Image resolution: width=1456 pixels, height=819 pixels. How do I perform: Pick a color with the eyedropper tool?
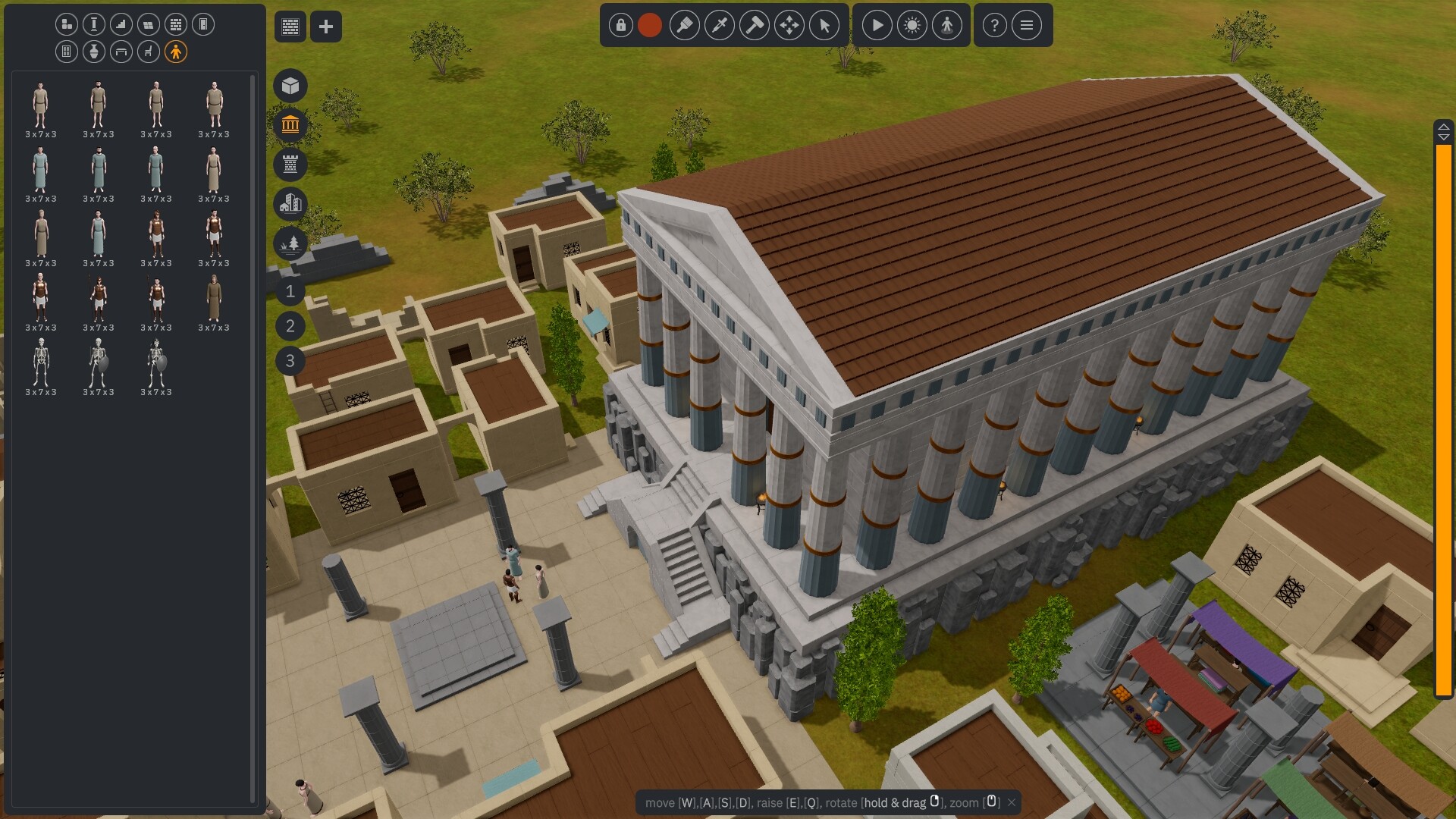(720, 25)
